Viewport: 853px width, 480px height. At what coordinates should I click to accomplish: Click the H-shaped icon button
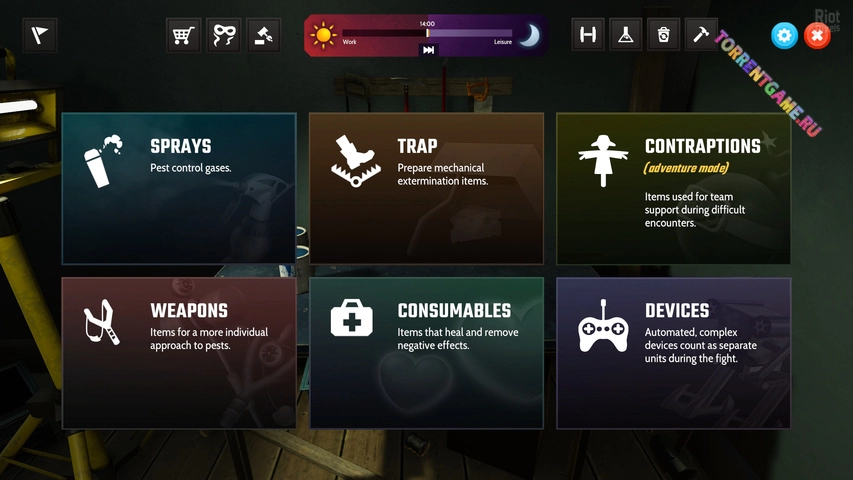(x=588, y=36)
